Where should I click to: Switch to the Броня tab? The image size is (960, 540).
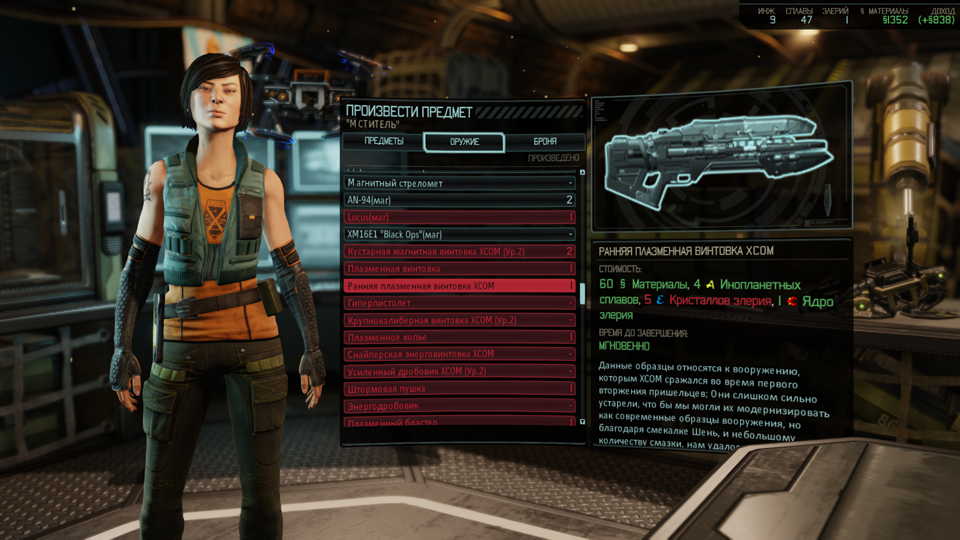[544, 141]
